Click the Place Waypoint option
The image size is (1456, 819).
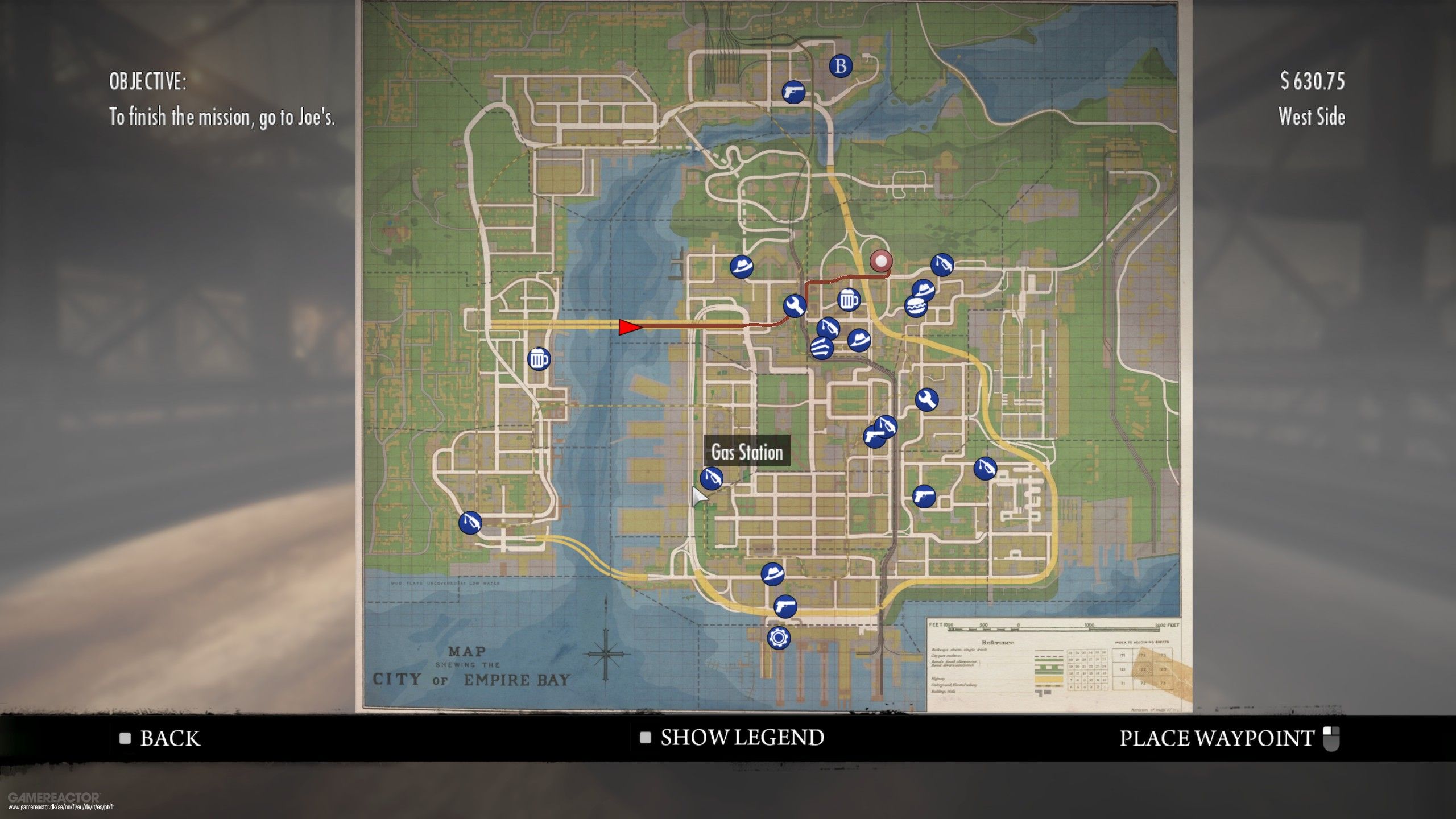(x=1217, y=738)
